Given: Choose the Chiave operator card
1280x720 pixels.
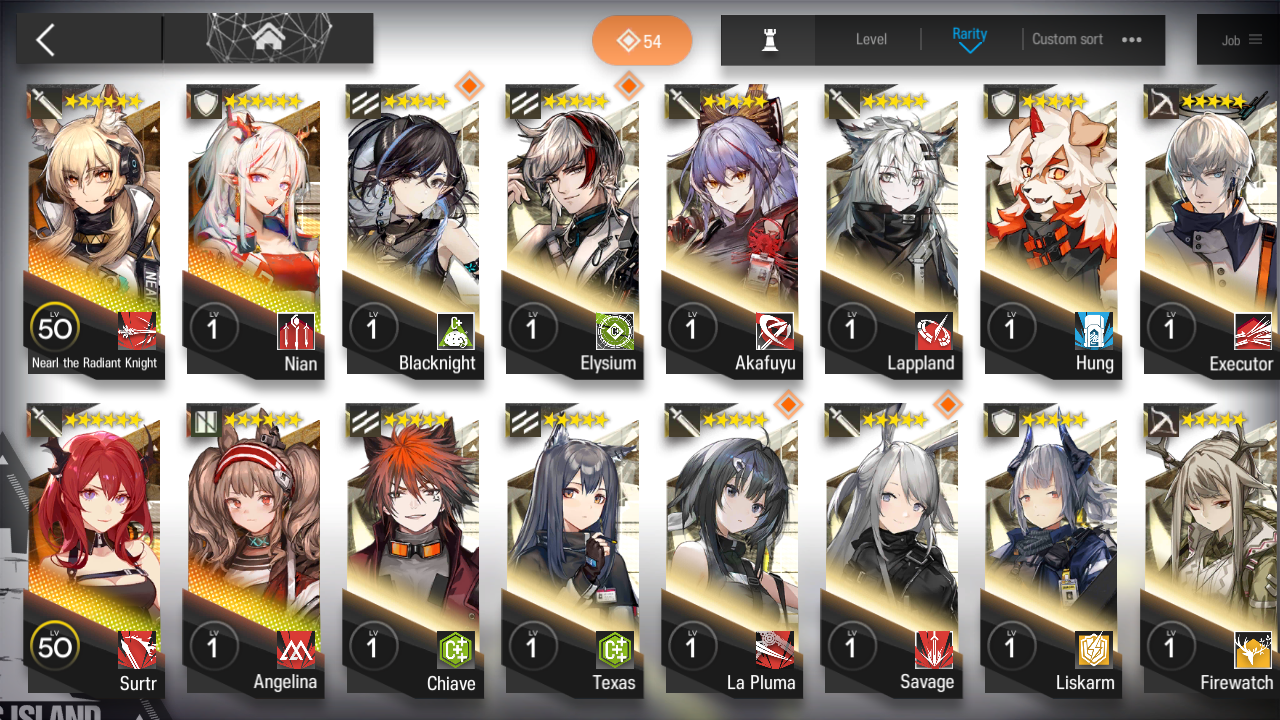Looking at the screenshot, I should pos(413,550).
